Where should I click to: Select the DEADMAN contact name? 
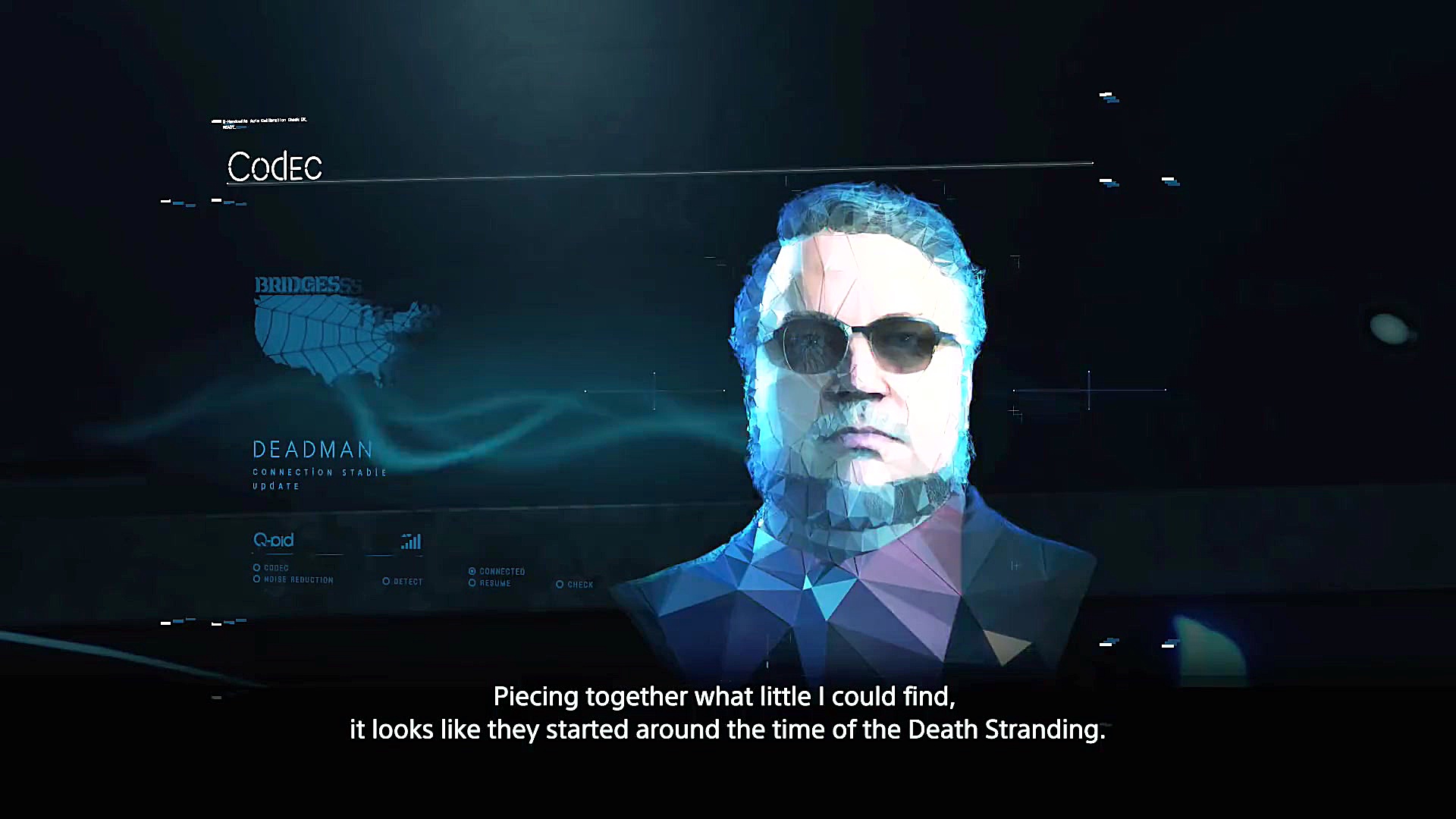pos(311,450)
